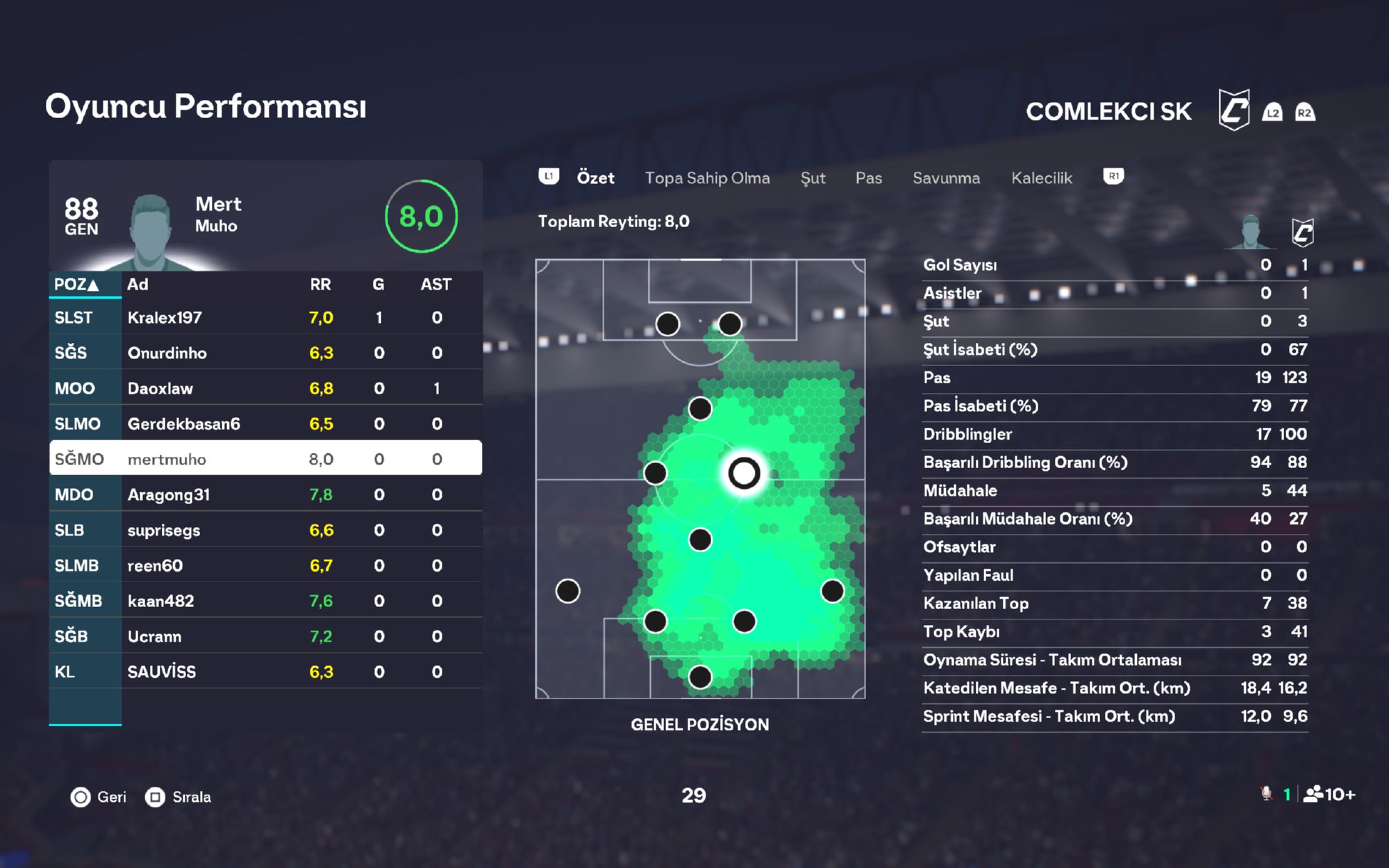
Task: Open the Kalecilik tab
Action: coord(1041,178)
